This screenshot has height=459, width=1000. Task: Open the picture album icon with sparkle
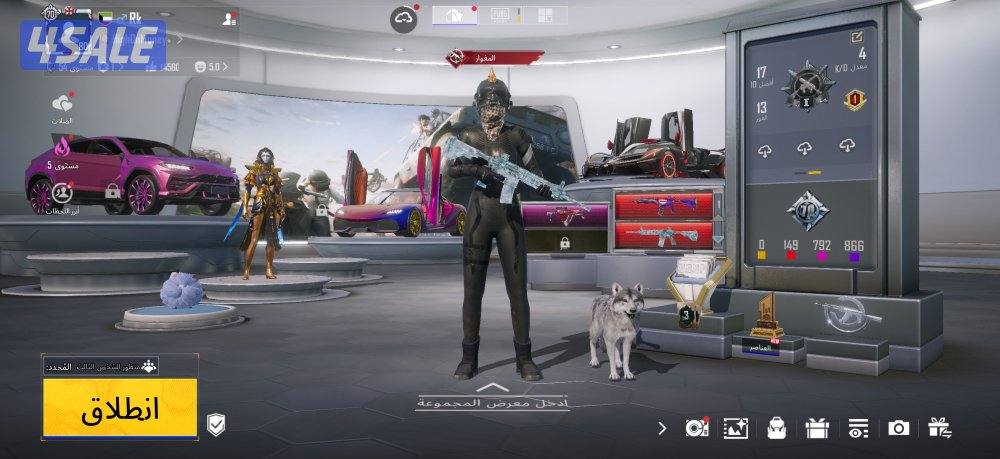(736, 428)
